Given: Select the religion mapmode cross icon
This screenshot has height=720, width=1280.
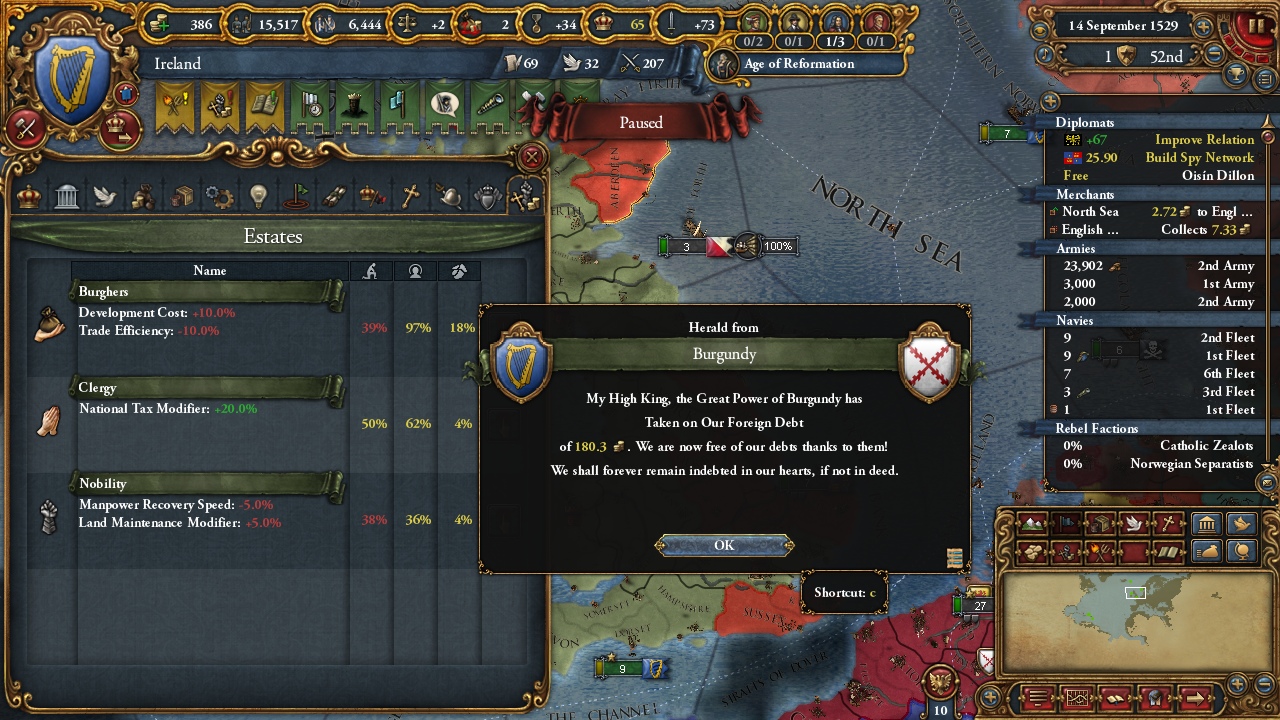Looking at the screenshot, I should [x=1167, y=525].
